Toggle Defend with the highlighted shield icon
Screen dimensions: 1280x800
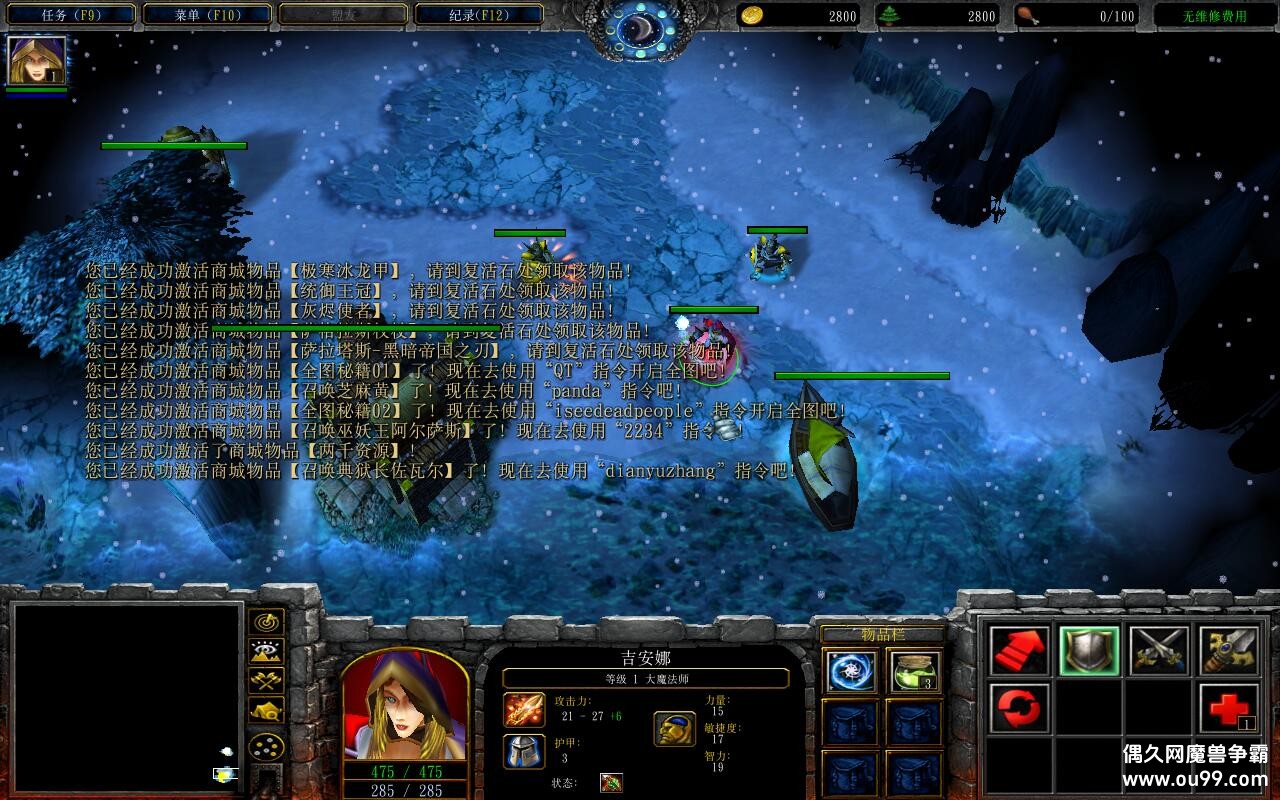click(x=1089, y=650)
